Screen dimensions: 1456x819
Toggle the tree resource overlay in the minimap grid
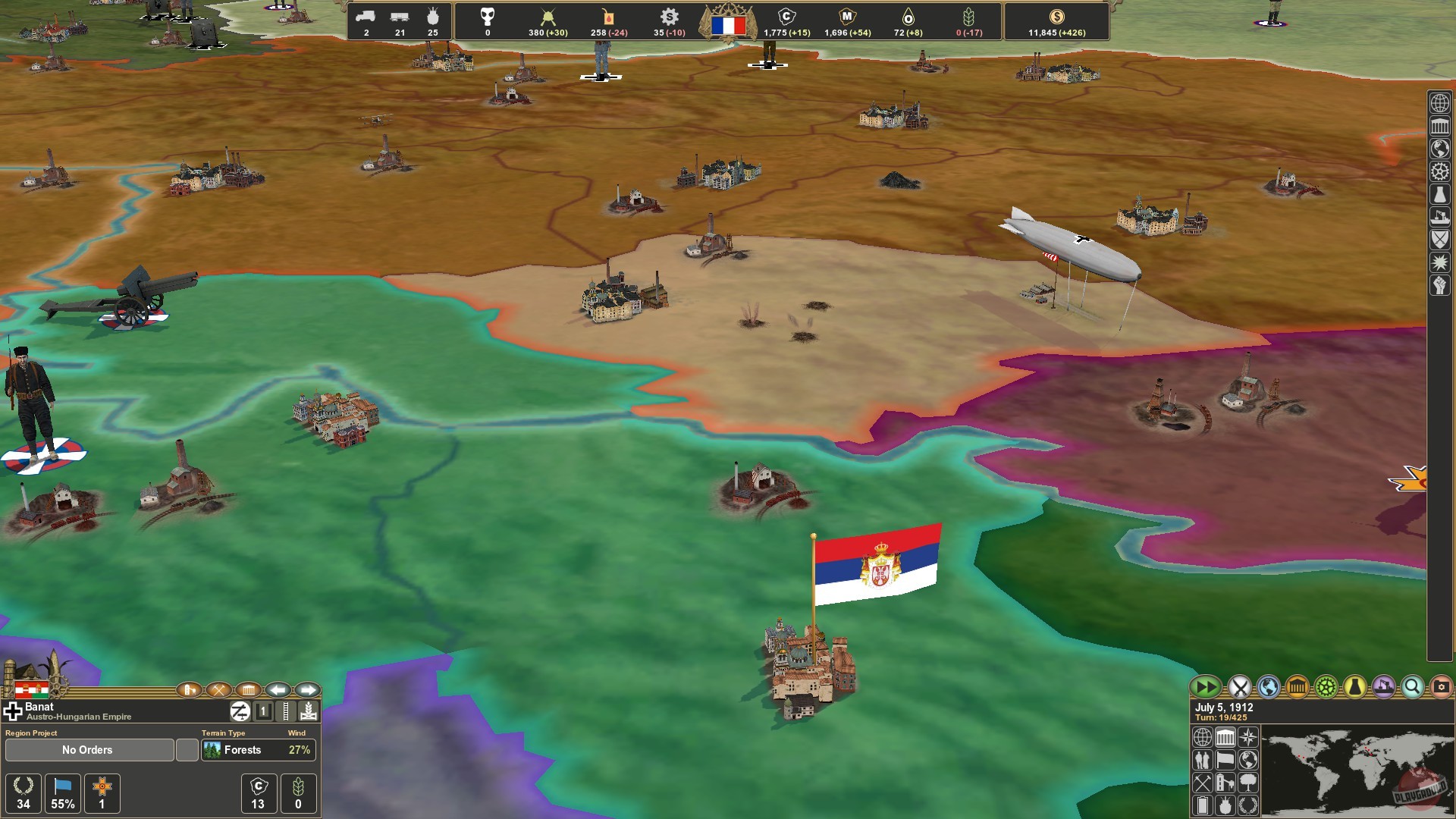coord(1248,784)
